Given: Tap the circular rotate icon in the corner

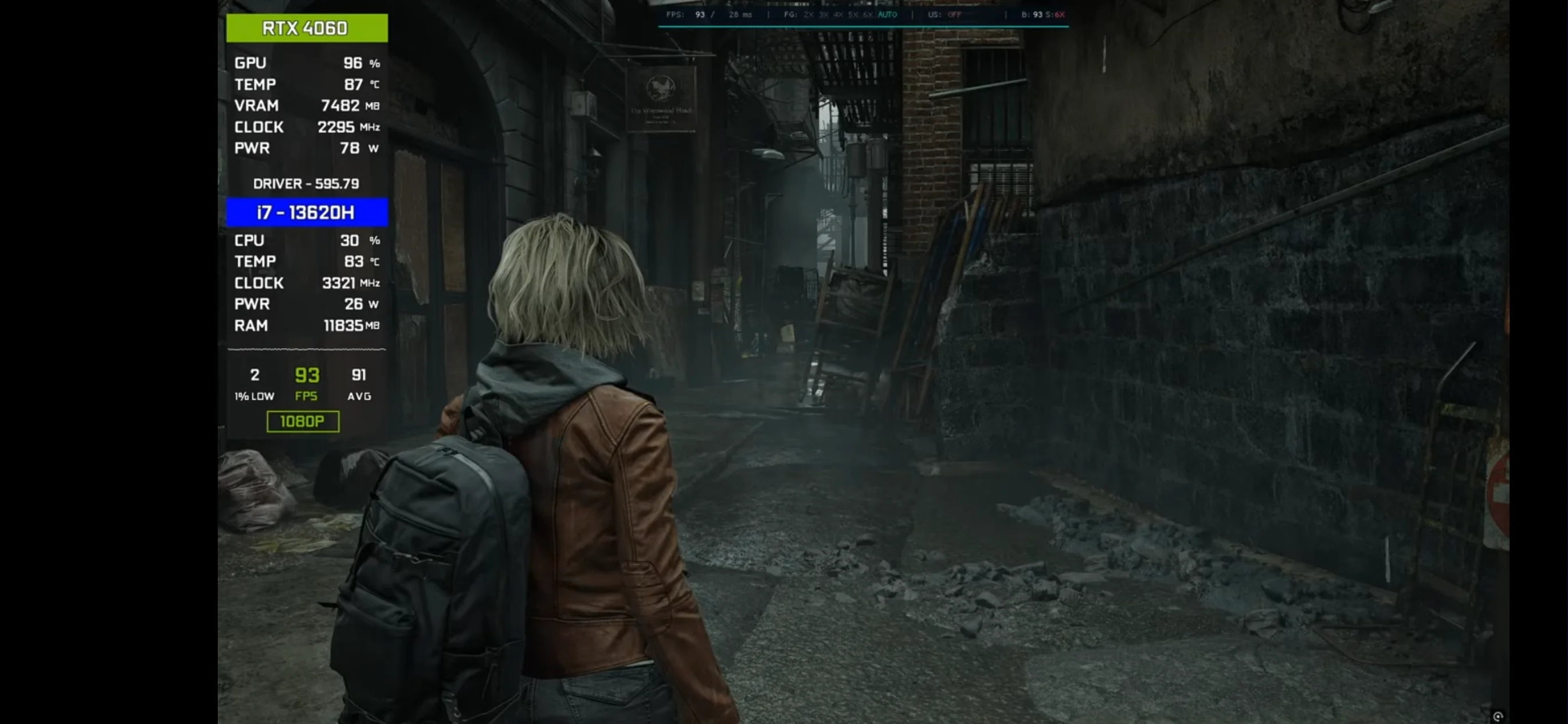Looking at the screenshot, I should click(1498, 716).
